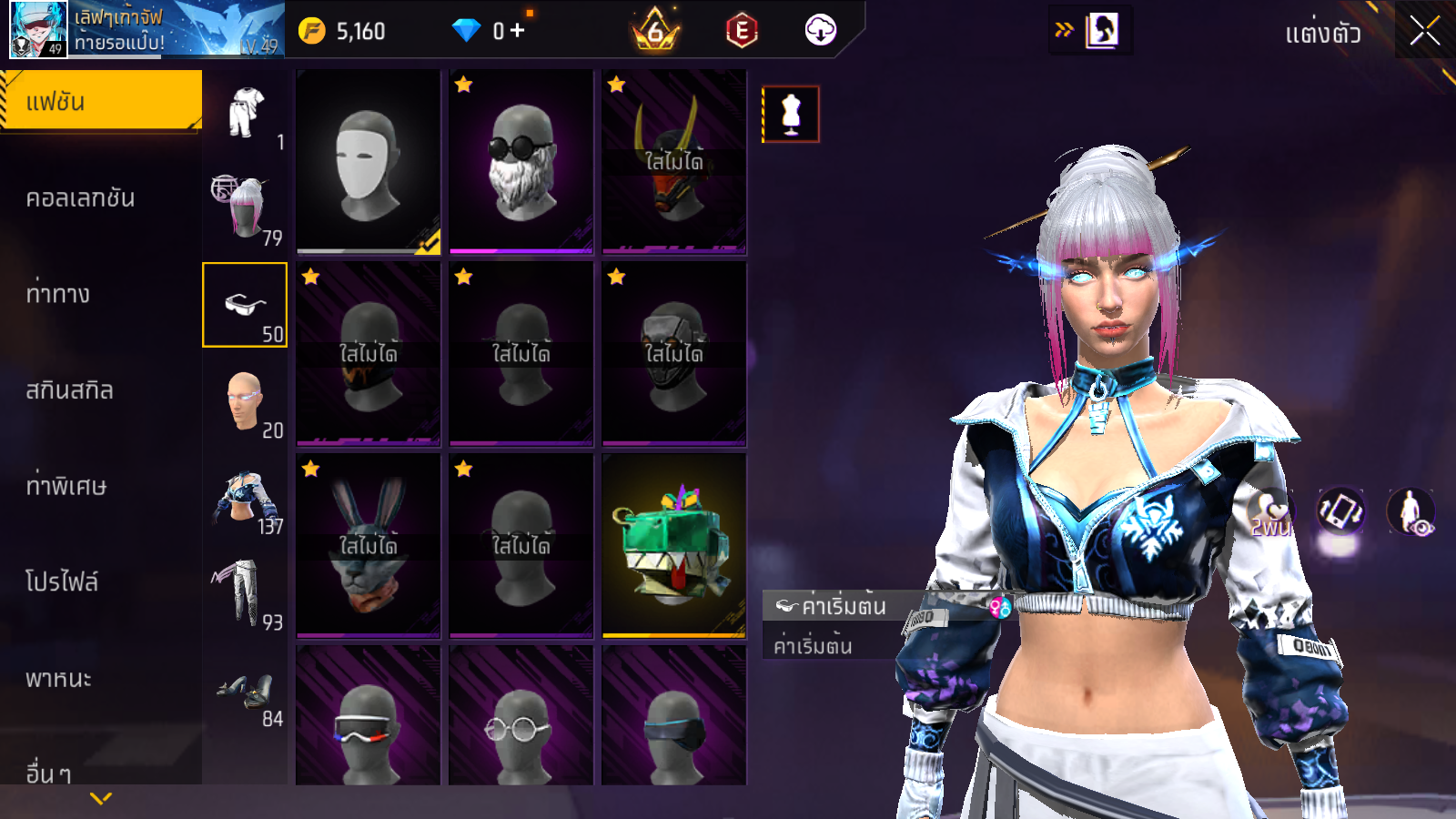This screenshot has height=819, width=1456.
Task: Click the mannequin preview icon
Action: pos(791,115)
